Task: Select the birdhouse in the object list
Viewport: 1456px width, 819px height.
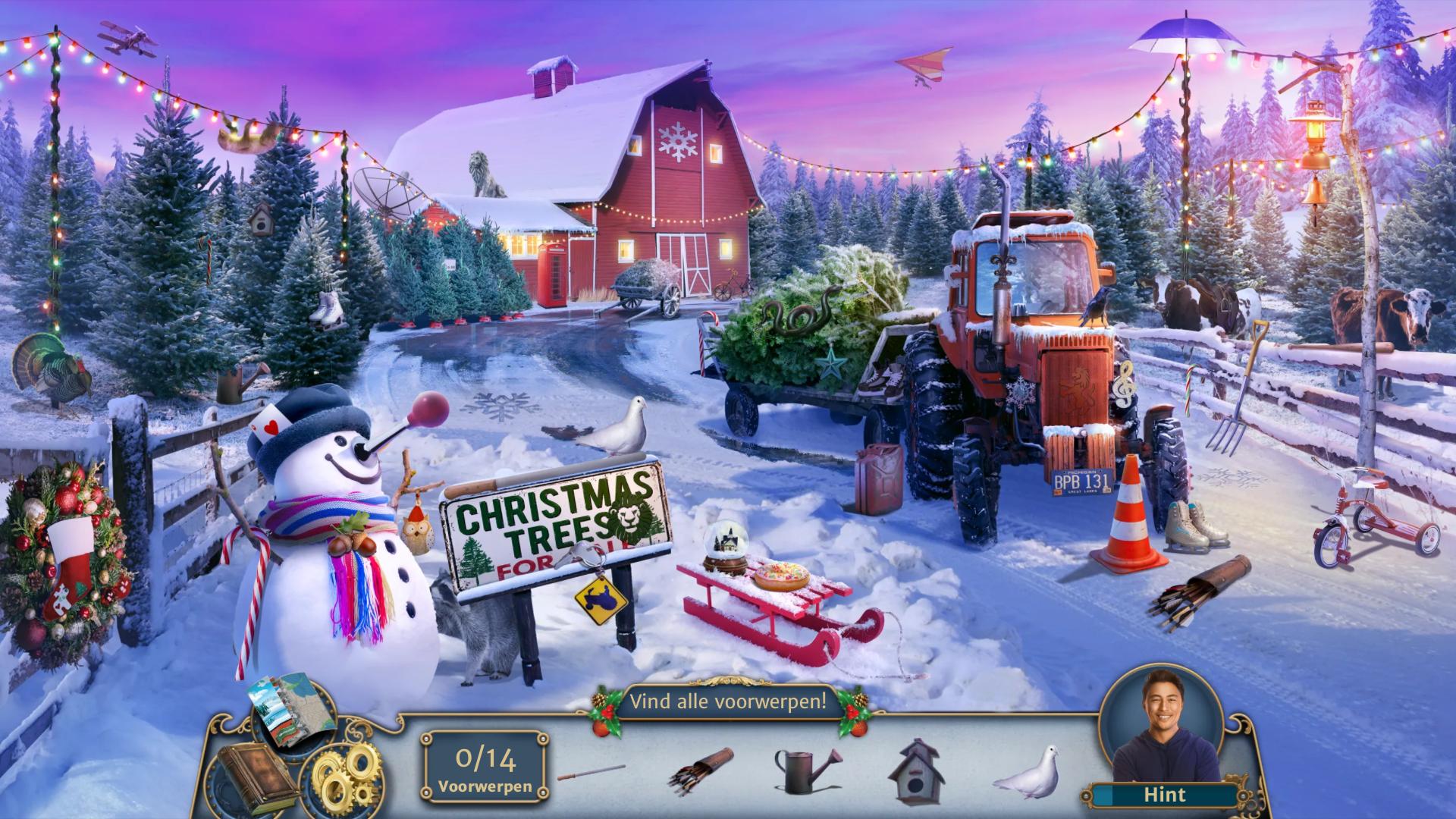Action: (x=920, y=771)
